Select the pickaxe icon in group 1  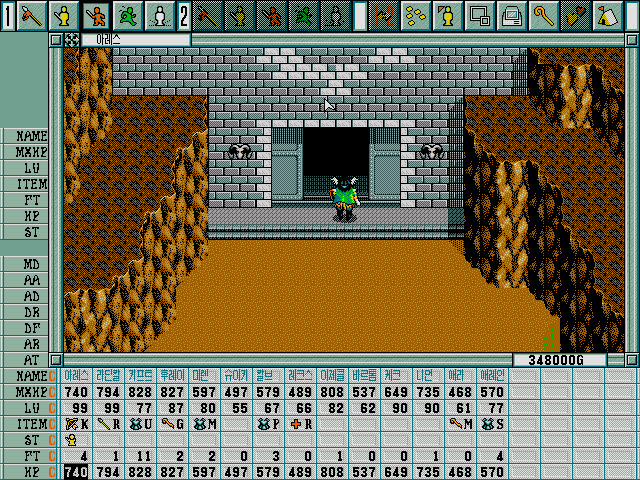click(33, 15)
